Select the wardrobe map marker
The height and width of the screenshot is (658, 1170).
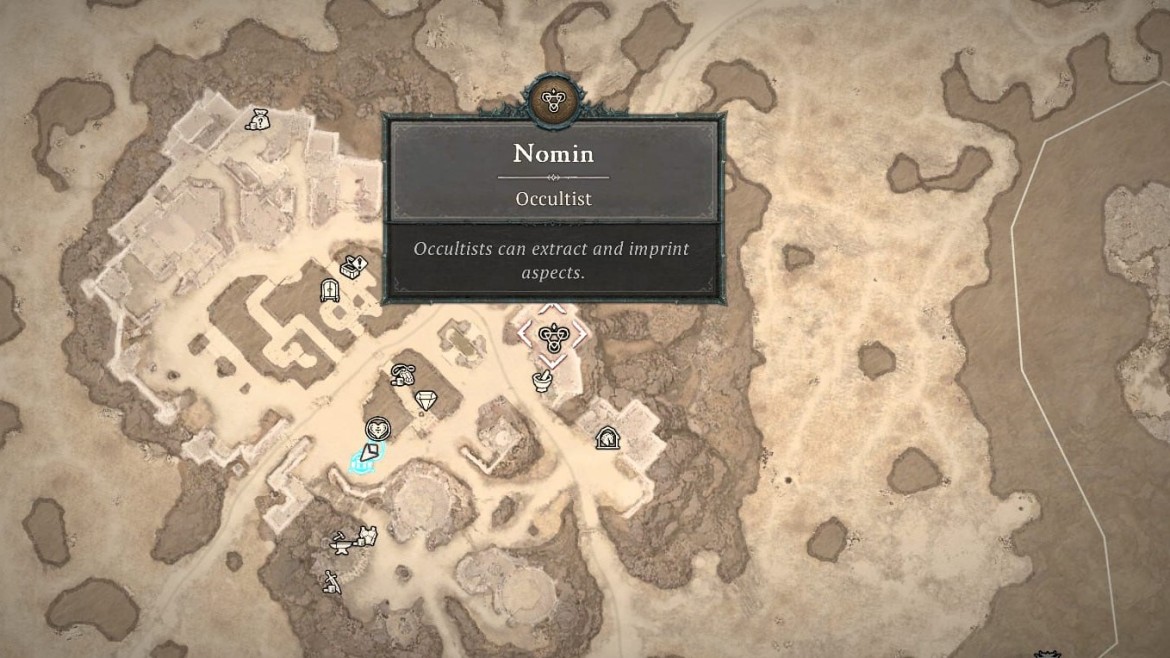point(329,291)
